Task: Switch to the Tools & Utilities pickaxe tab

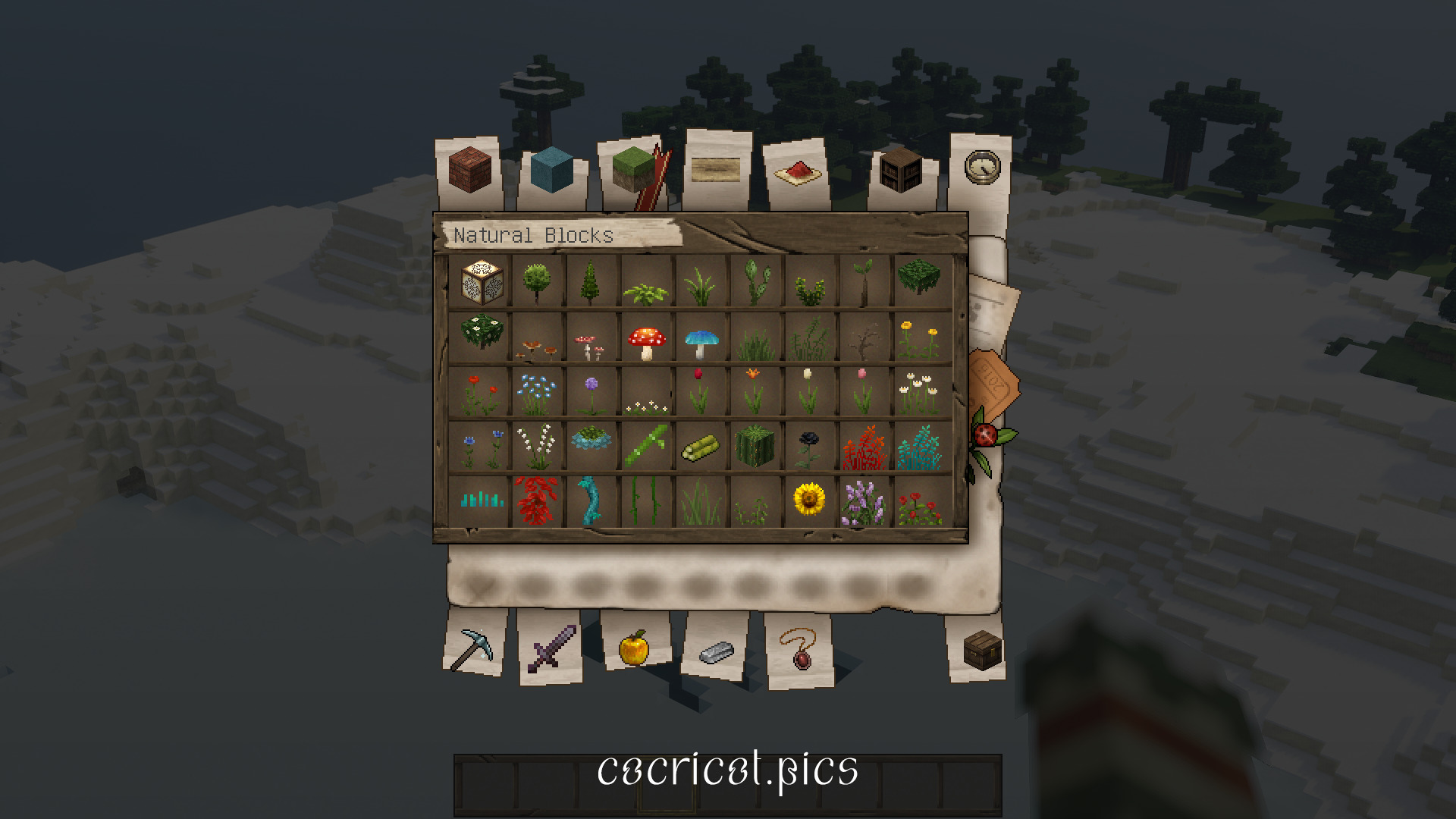Action: point(473,651)
